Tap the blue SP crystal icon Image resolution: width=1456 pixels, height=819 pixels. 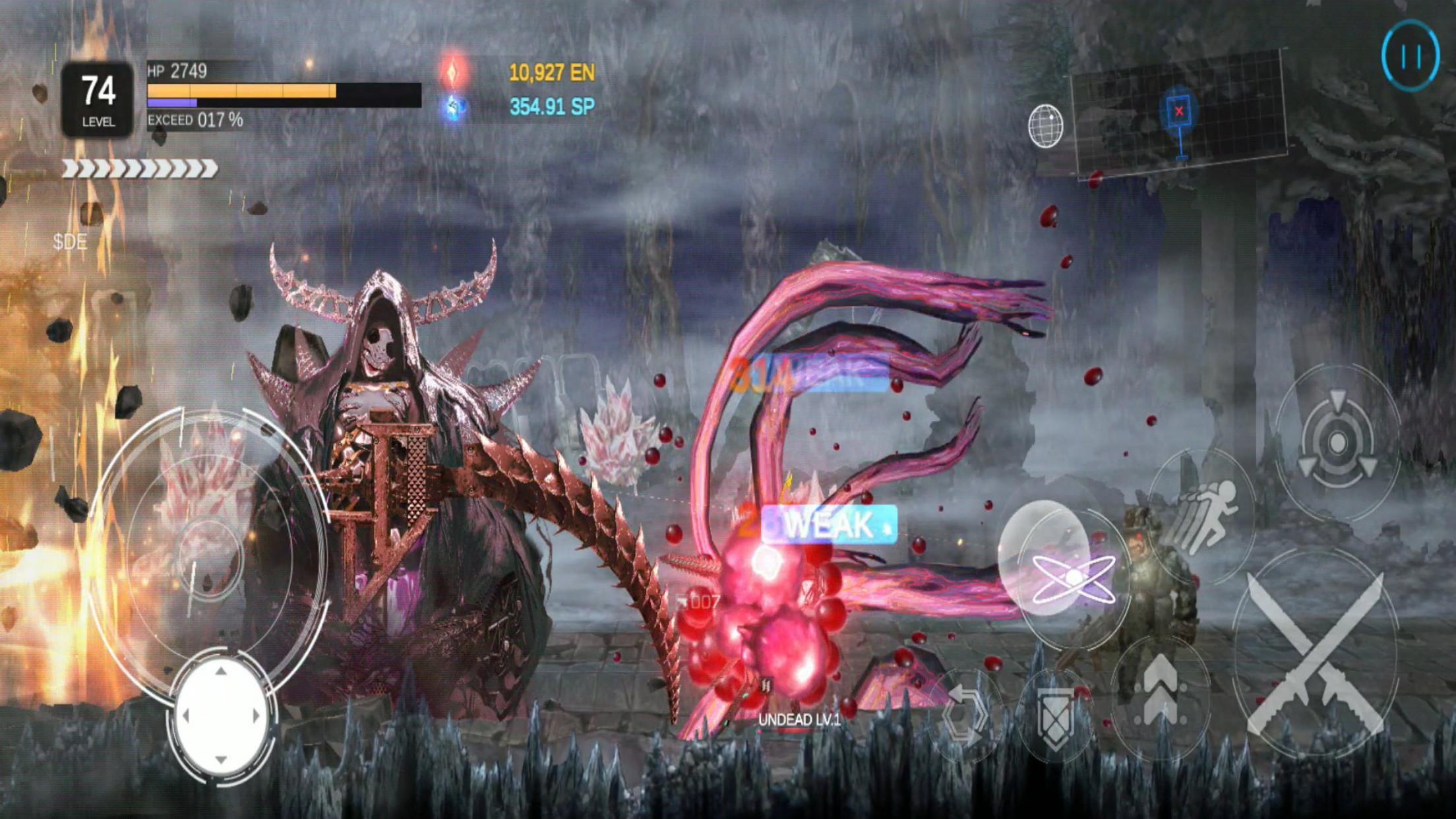[x=454, y=109]
